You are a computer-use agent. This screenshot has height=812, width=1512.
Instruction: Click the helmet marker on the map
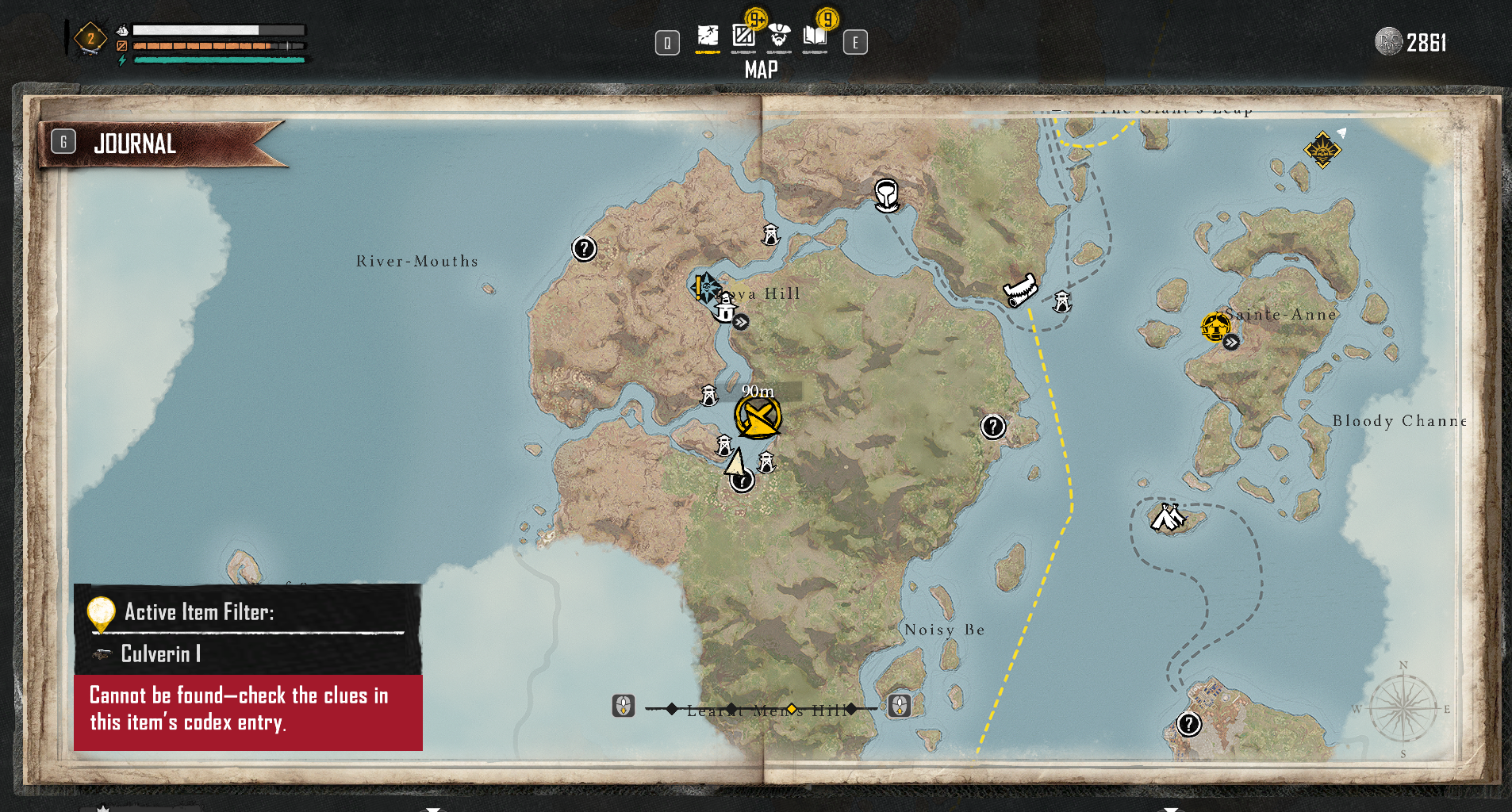tap(887, 194)
